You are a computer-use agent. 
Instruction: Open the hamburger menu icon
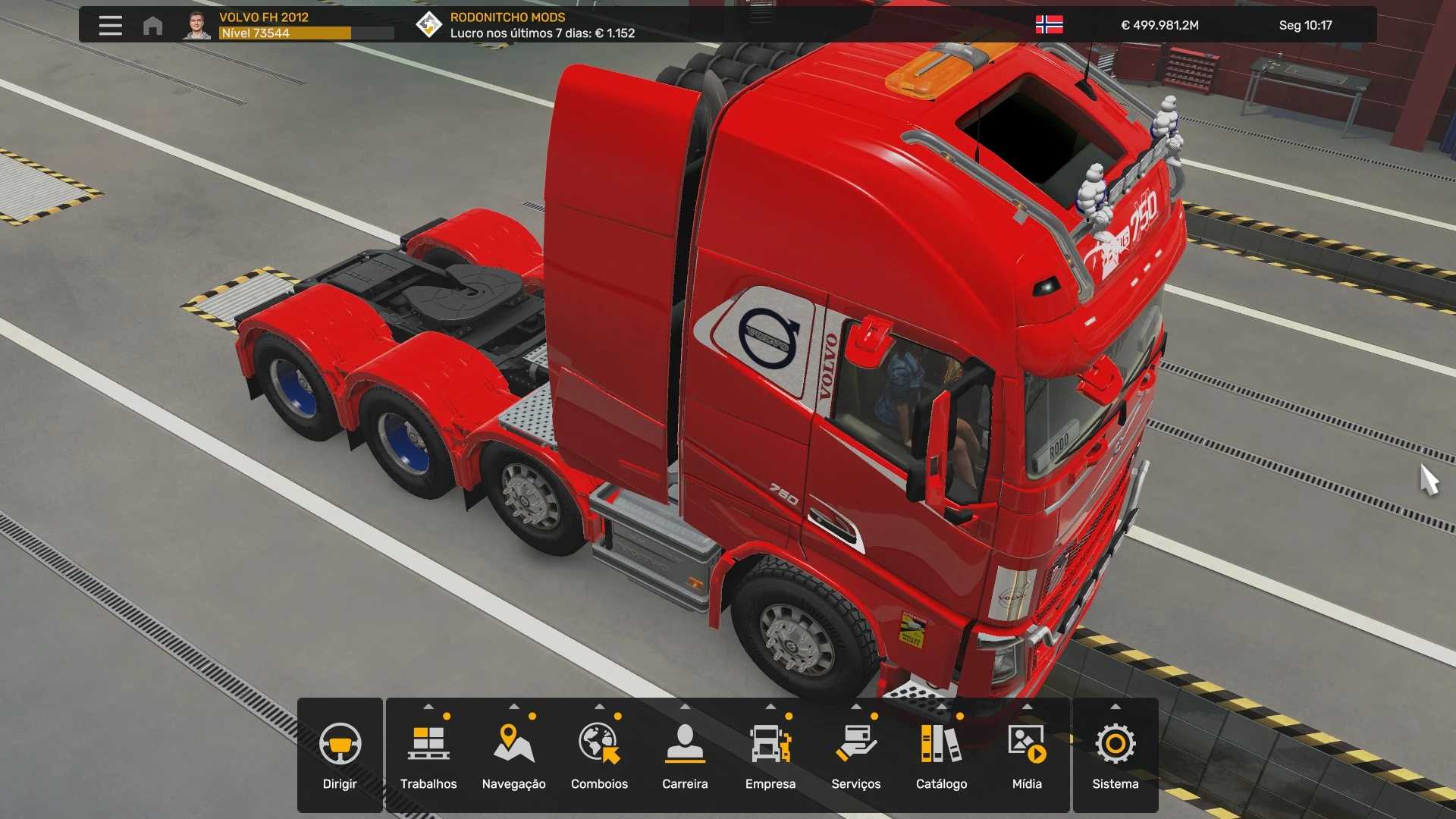(110, 25)
